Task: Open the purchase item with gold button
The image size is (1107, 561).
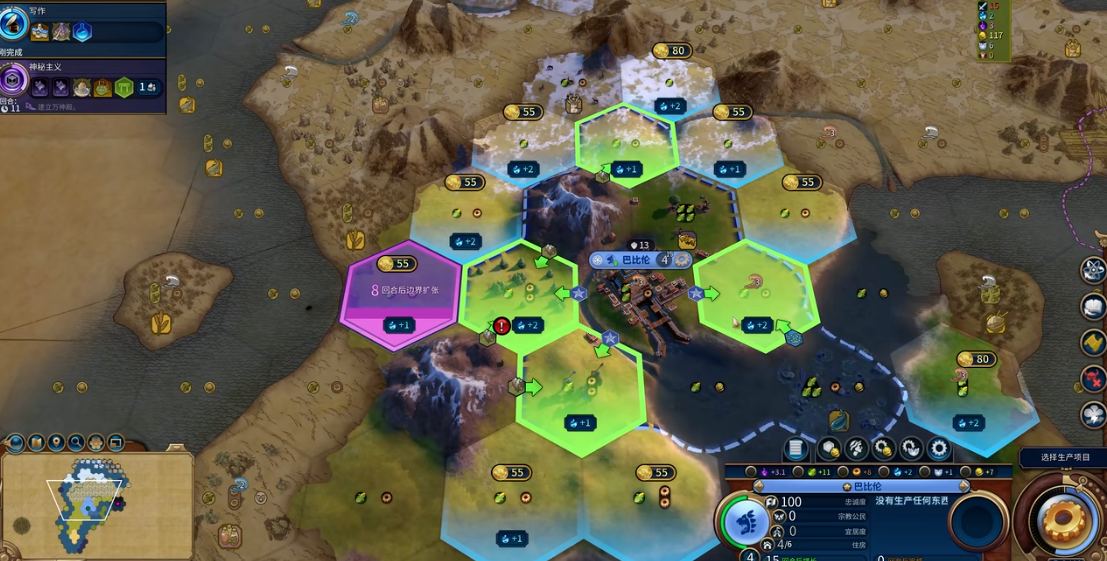Action: click(x=883, y=449)
